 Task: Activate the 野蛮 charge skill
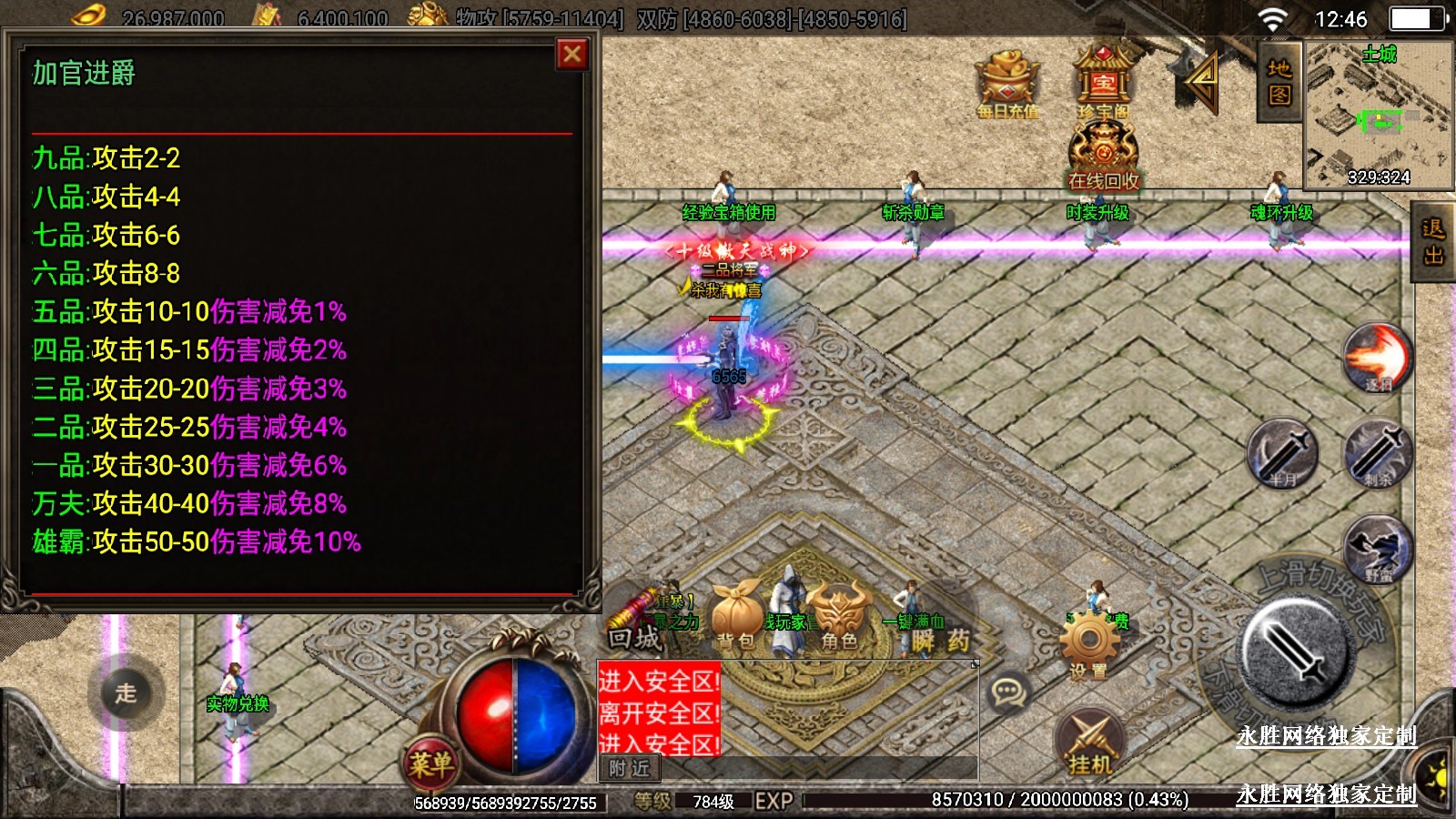[x=1377, y=548]
